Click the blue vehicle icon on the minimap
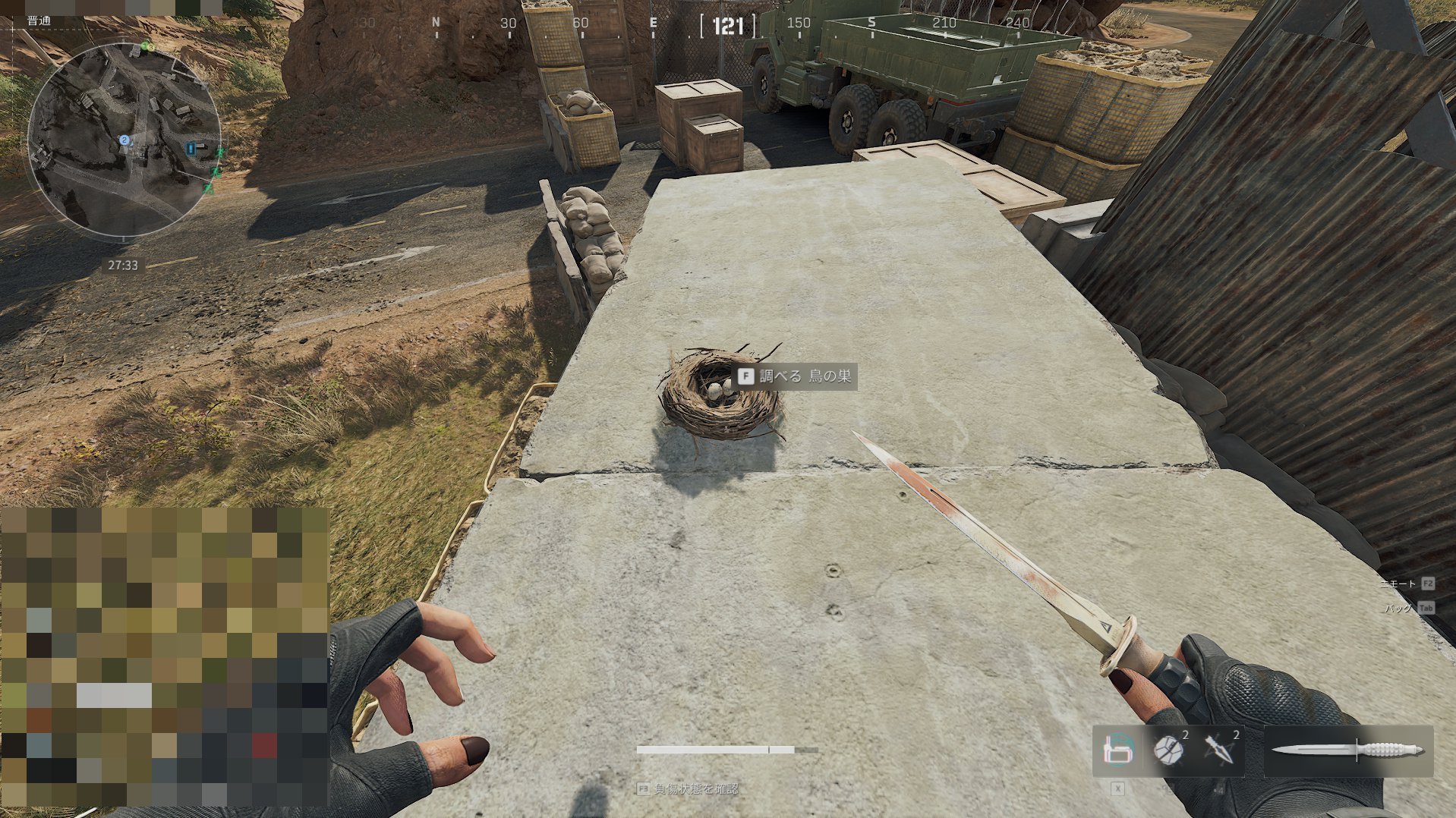The height and width of the screenshot is (818, 1456). click(x=191, y=149)
